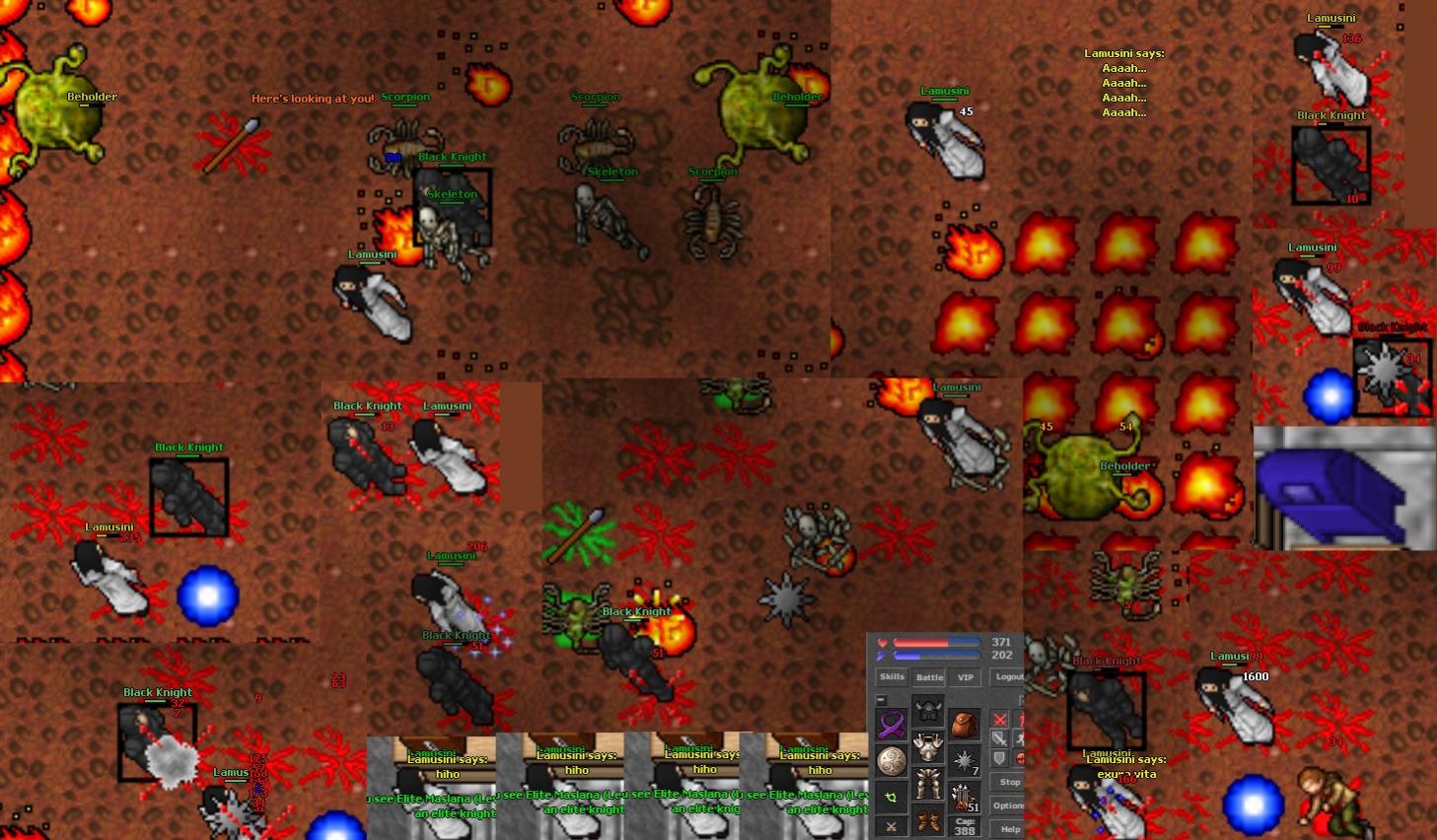Select the arrows ammunition slot
Screen dimensions: 1437x840
click(x=965, y=797)
